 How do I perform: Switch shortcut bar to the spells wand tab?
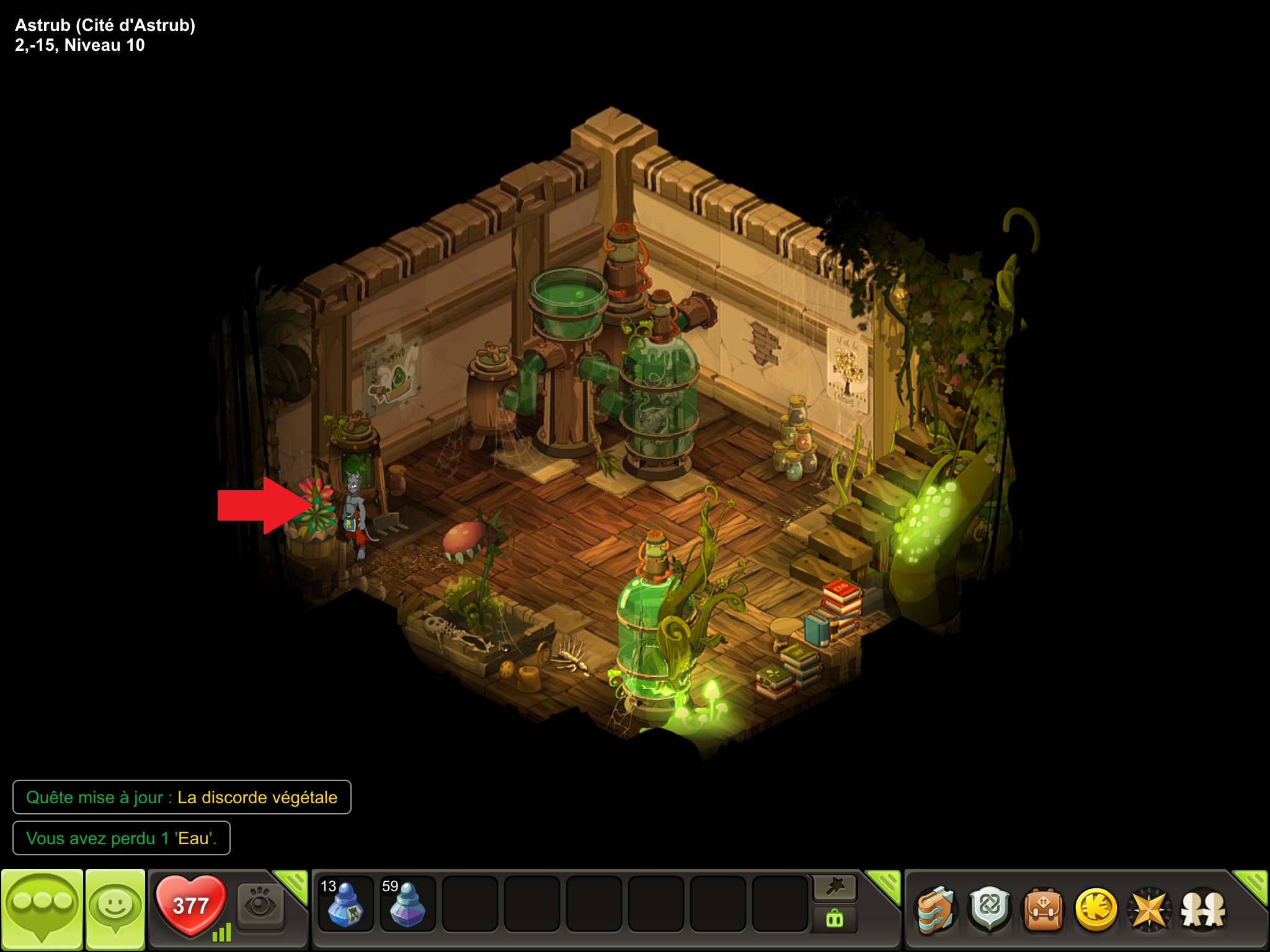tap(835, 888)
